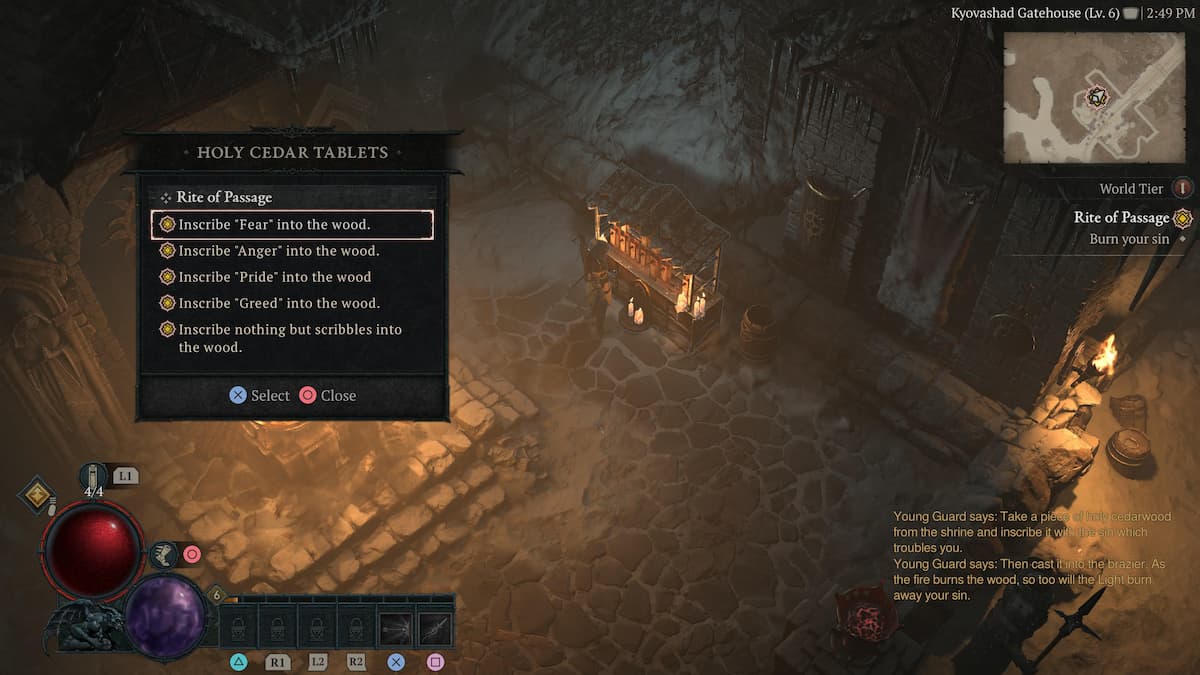Select Inscribe "Anger" into the wood

[x=279, y=251]
